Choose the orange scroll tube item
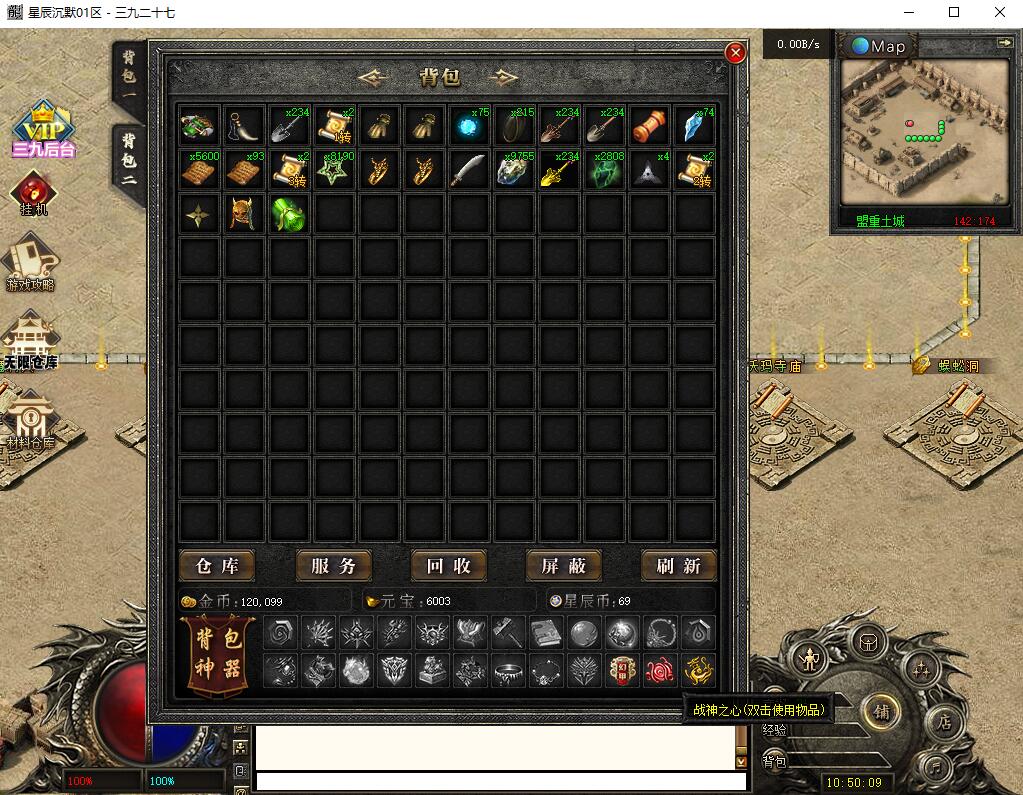 pos(649,126)
